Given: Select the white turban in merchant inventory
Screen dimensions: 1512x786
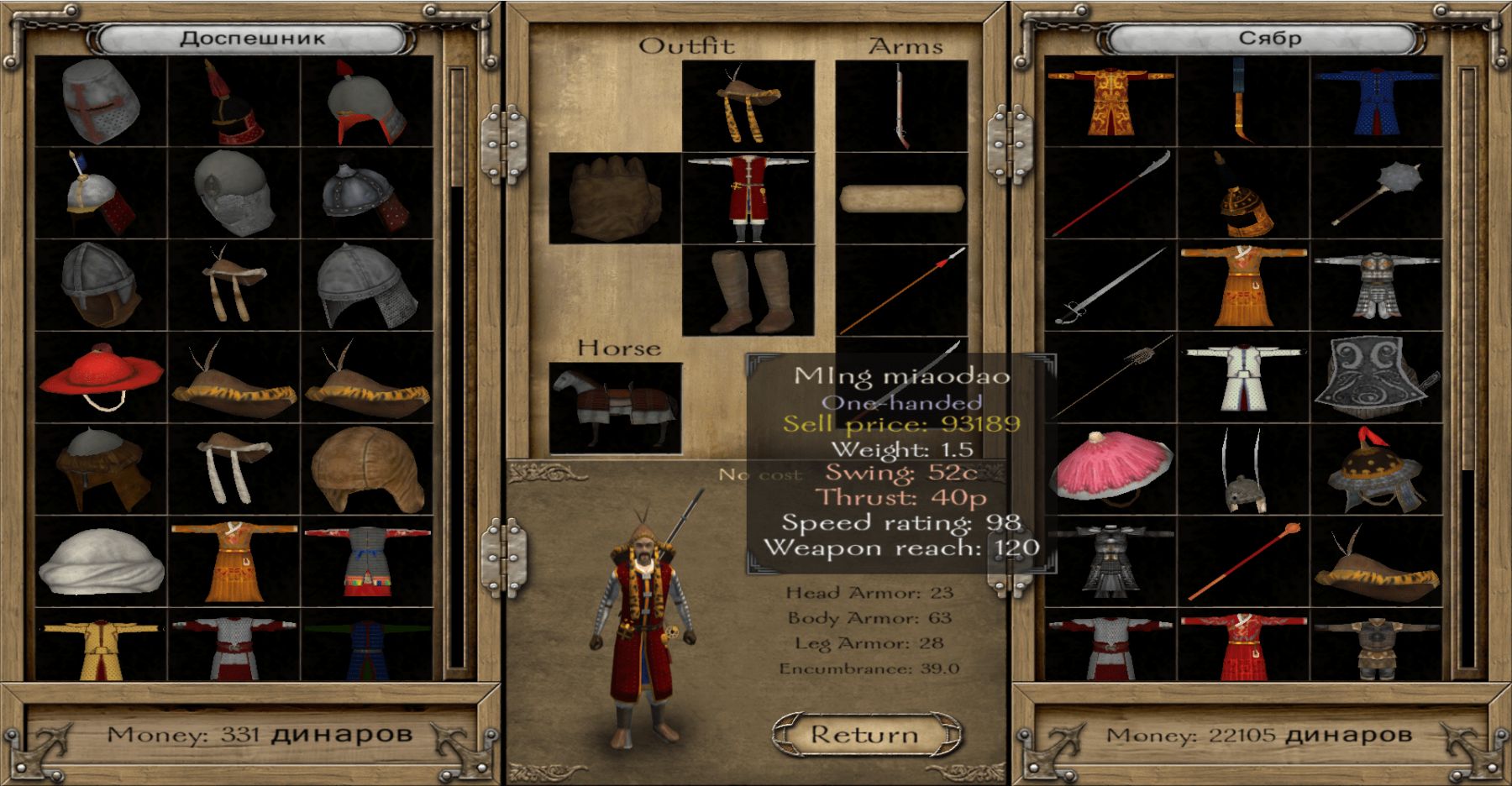Looking at the screenshot, I should point(101,560).
